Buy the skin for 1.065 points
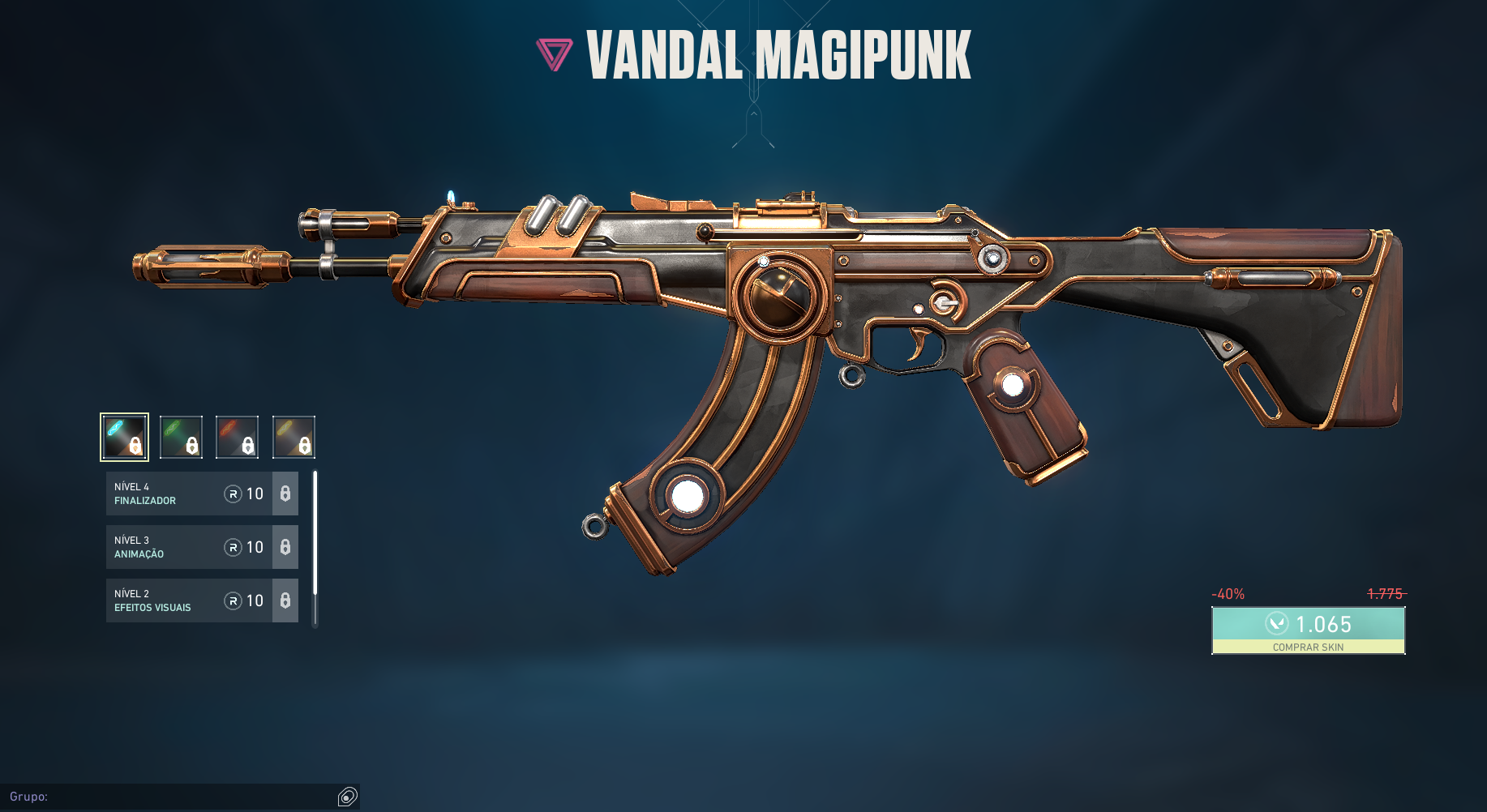This screenshot has width=1487, height=812. [x=1308, y=630]
